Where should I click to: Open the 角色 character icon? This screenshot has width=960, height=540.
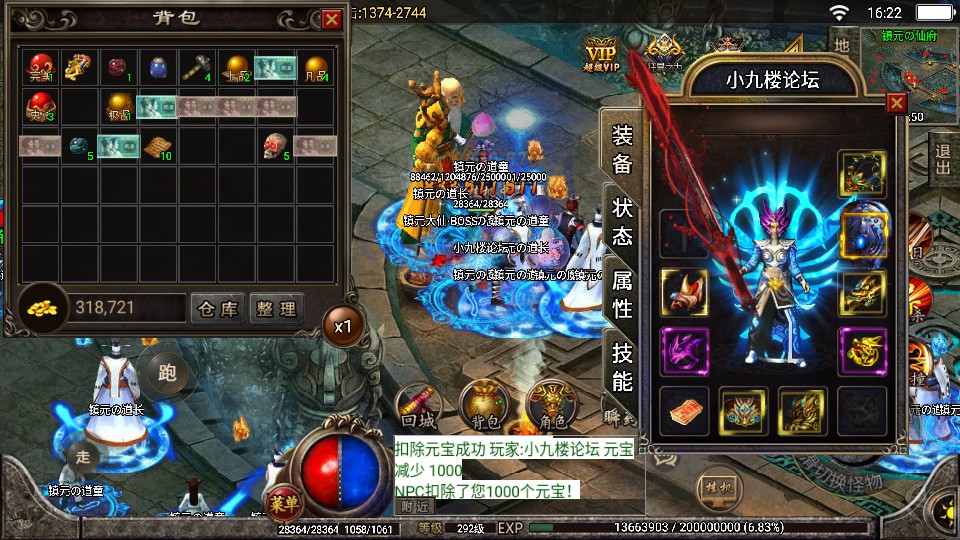coord(551,404)
